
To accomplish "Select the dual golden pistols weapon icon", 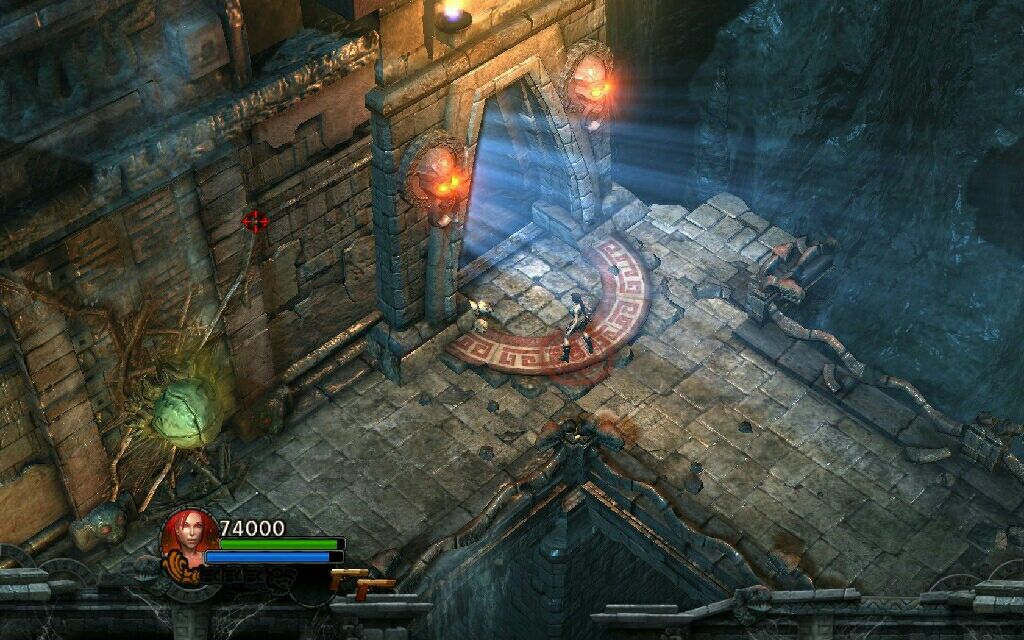I will [358, 583].
